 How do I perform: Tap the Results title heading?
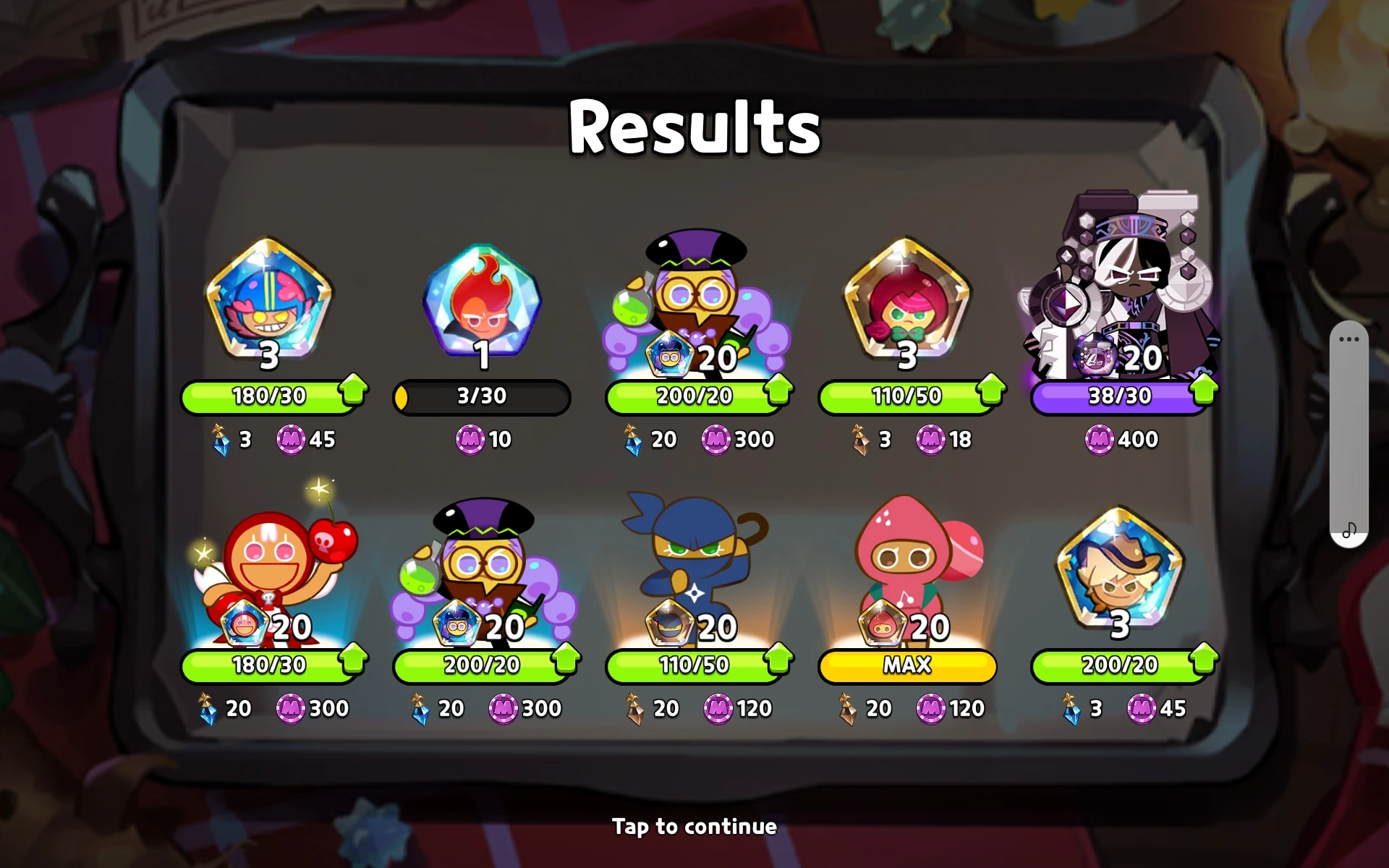[x=694, y=127]
